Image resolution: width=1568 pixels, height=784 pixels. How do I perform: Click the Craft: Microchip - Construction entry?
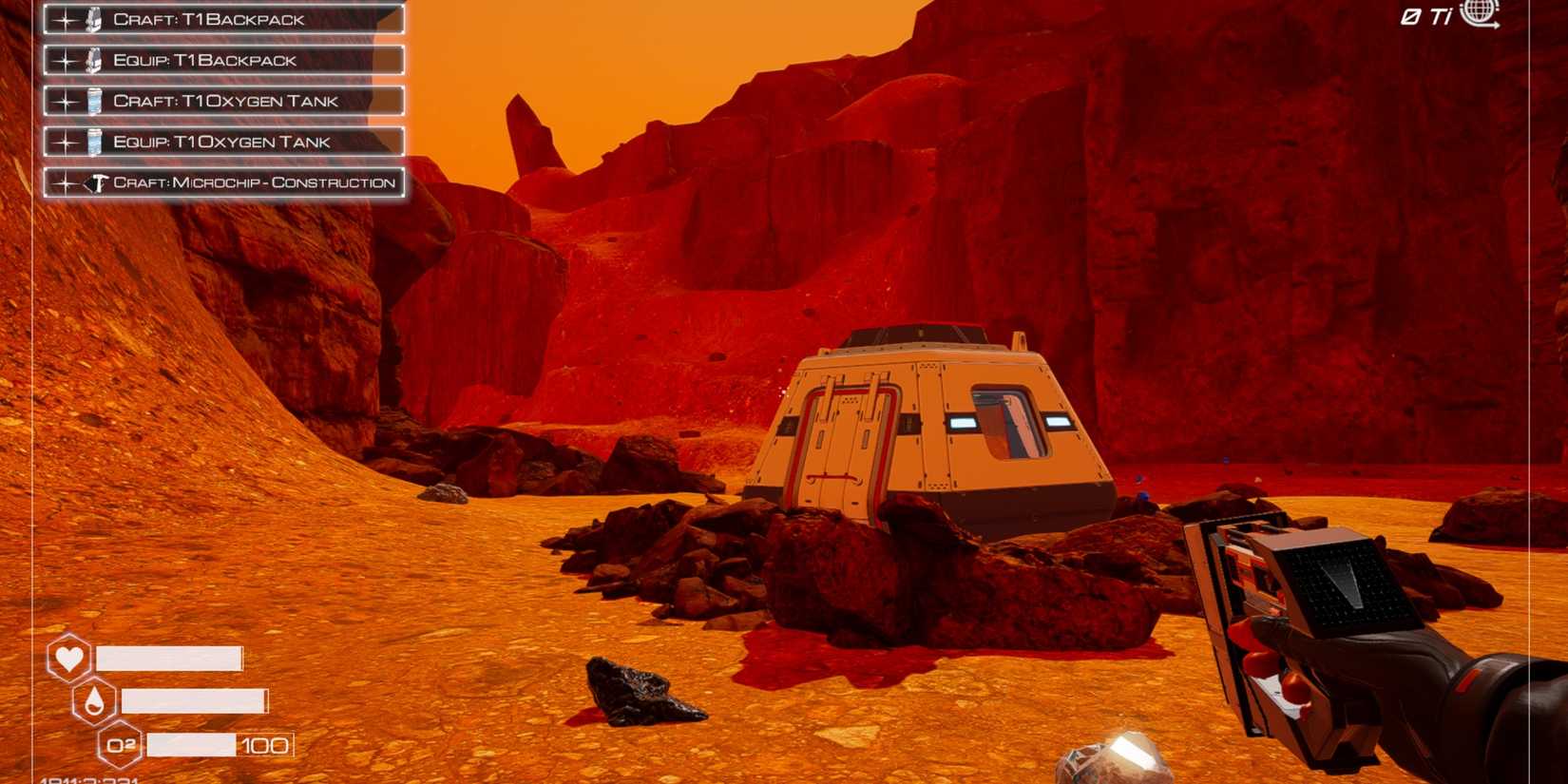click(x=252, y=182)
